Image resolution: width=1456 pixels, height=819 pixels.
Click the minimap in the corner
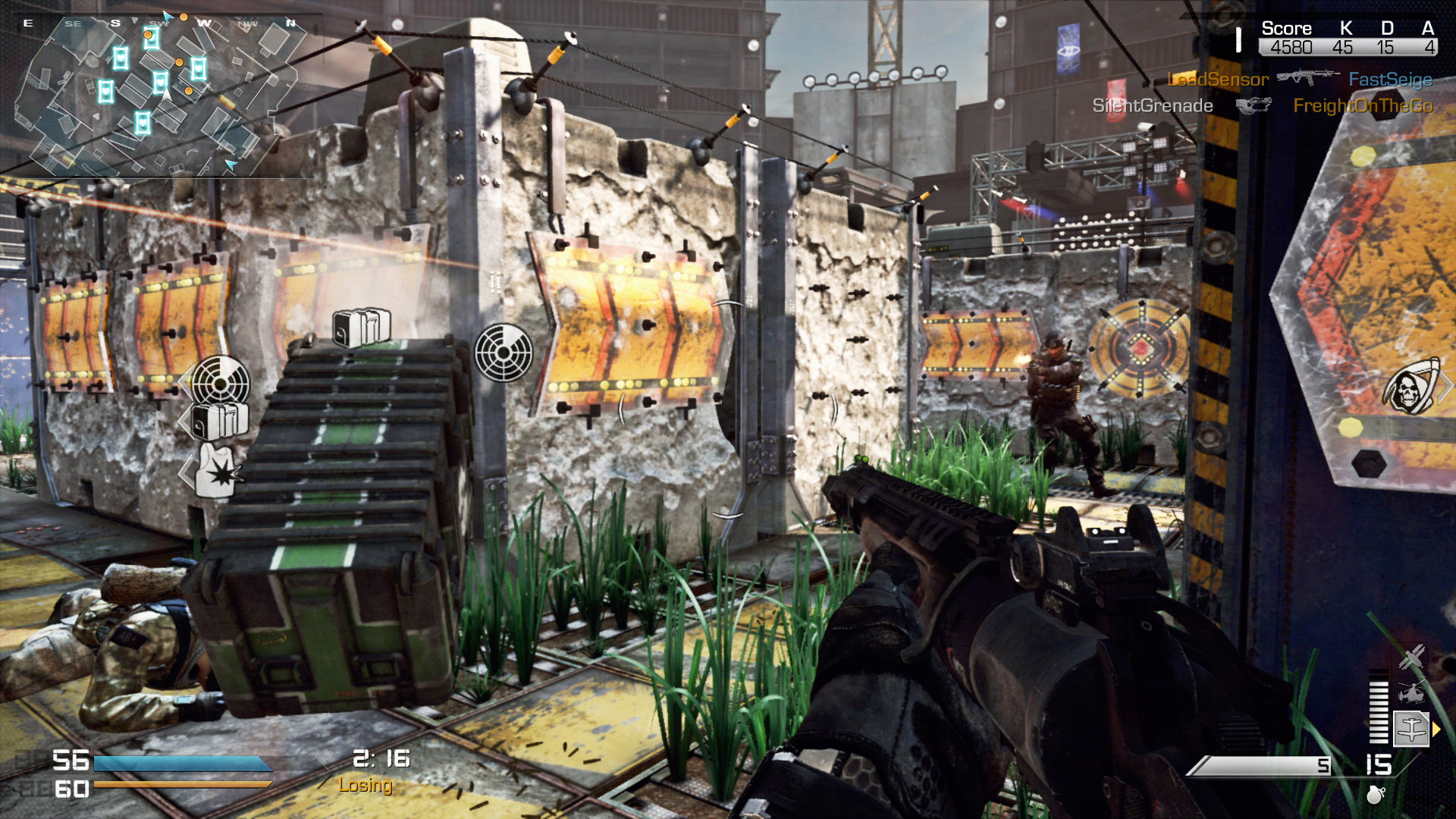pyautogui.click(x=159, y=95)
